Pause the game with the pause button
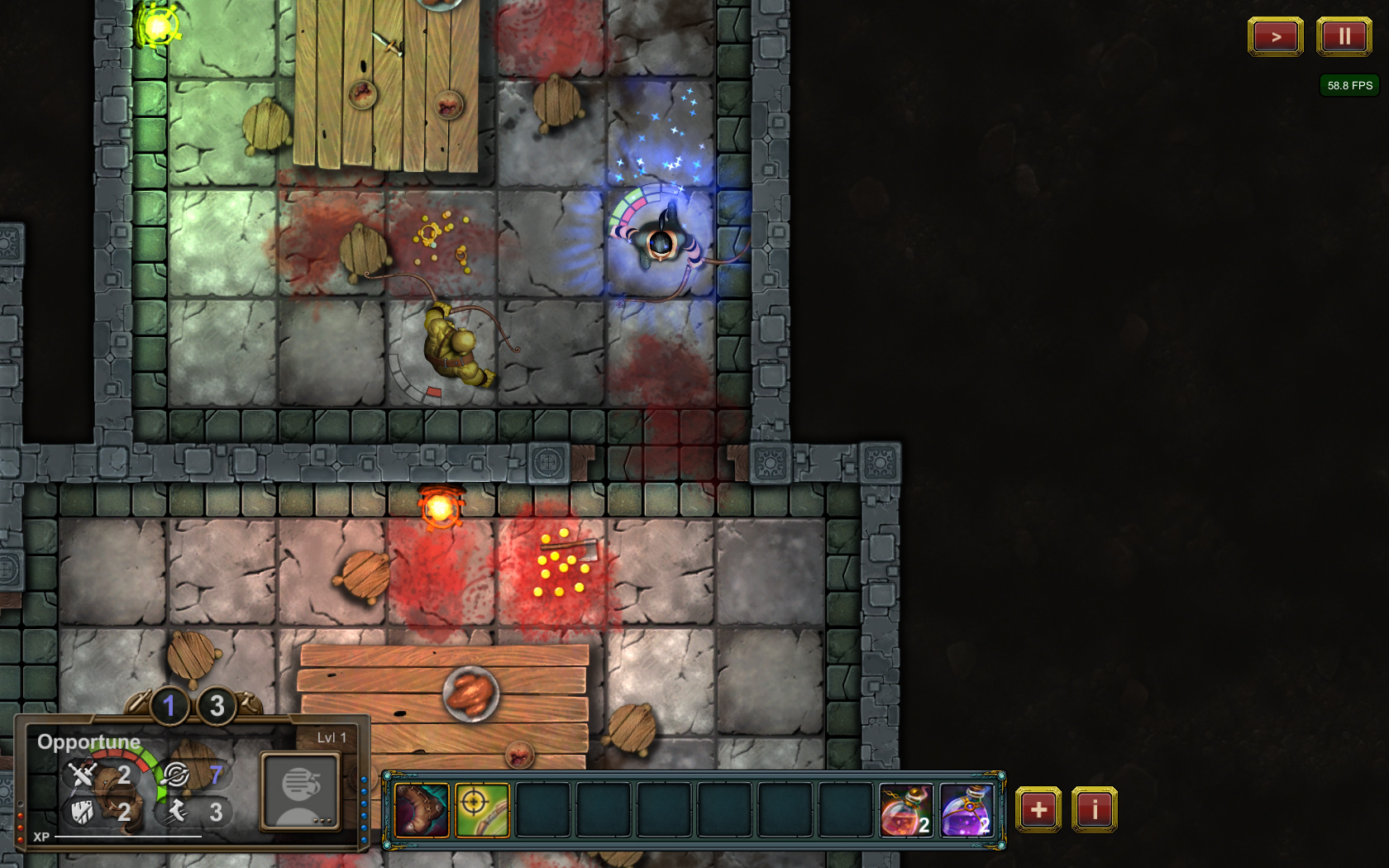 pyautogui.click(x=1344, y=36)
